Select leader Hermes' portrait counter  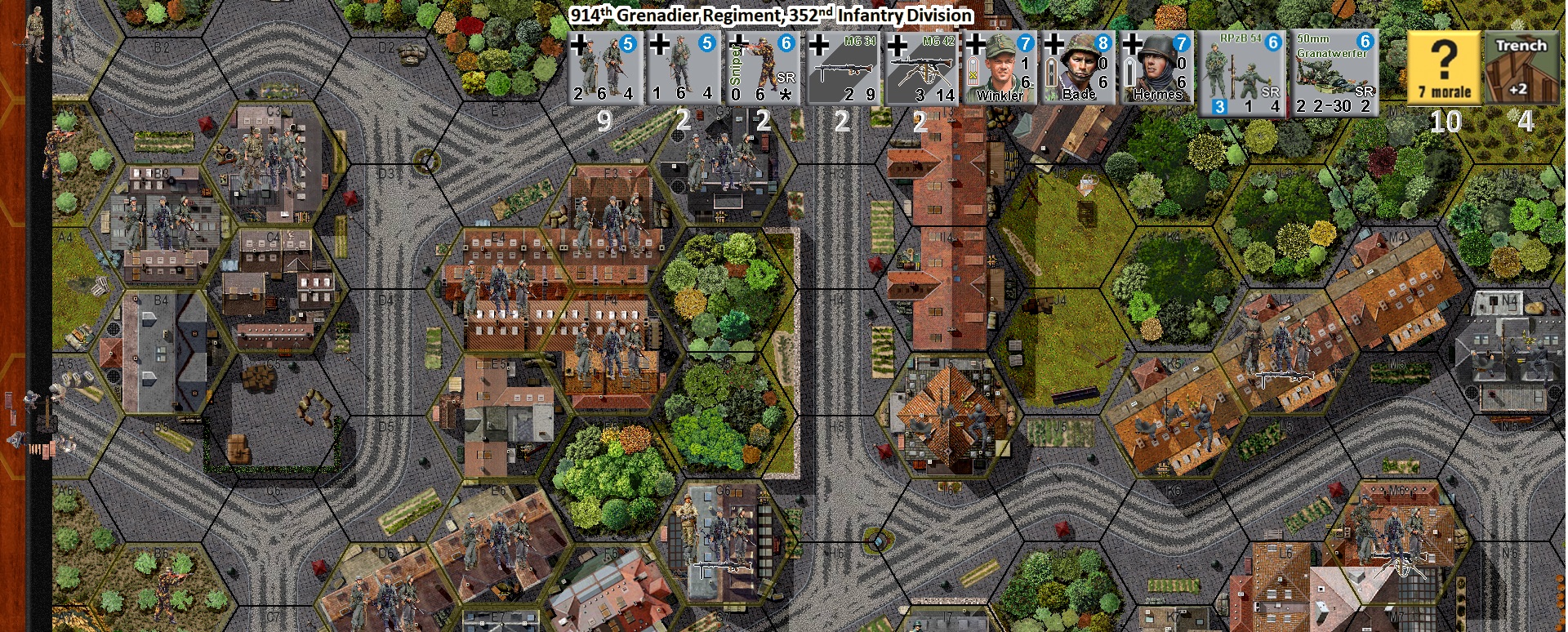[1156, 69]
